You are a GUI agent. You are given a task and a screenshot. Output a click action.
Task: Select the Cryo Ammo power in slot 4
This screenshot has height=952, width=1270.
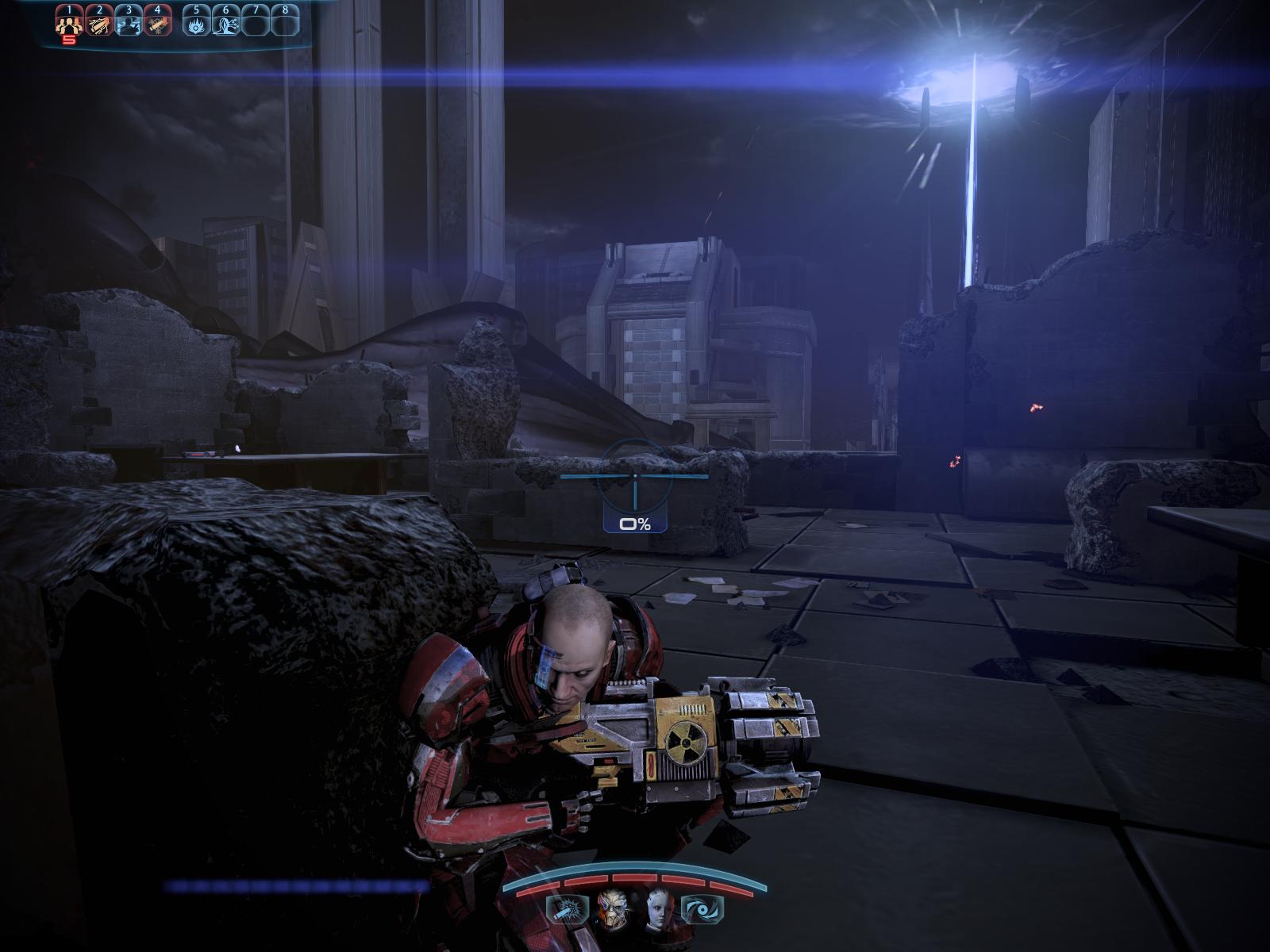158,24
